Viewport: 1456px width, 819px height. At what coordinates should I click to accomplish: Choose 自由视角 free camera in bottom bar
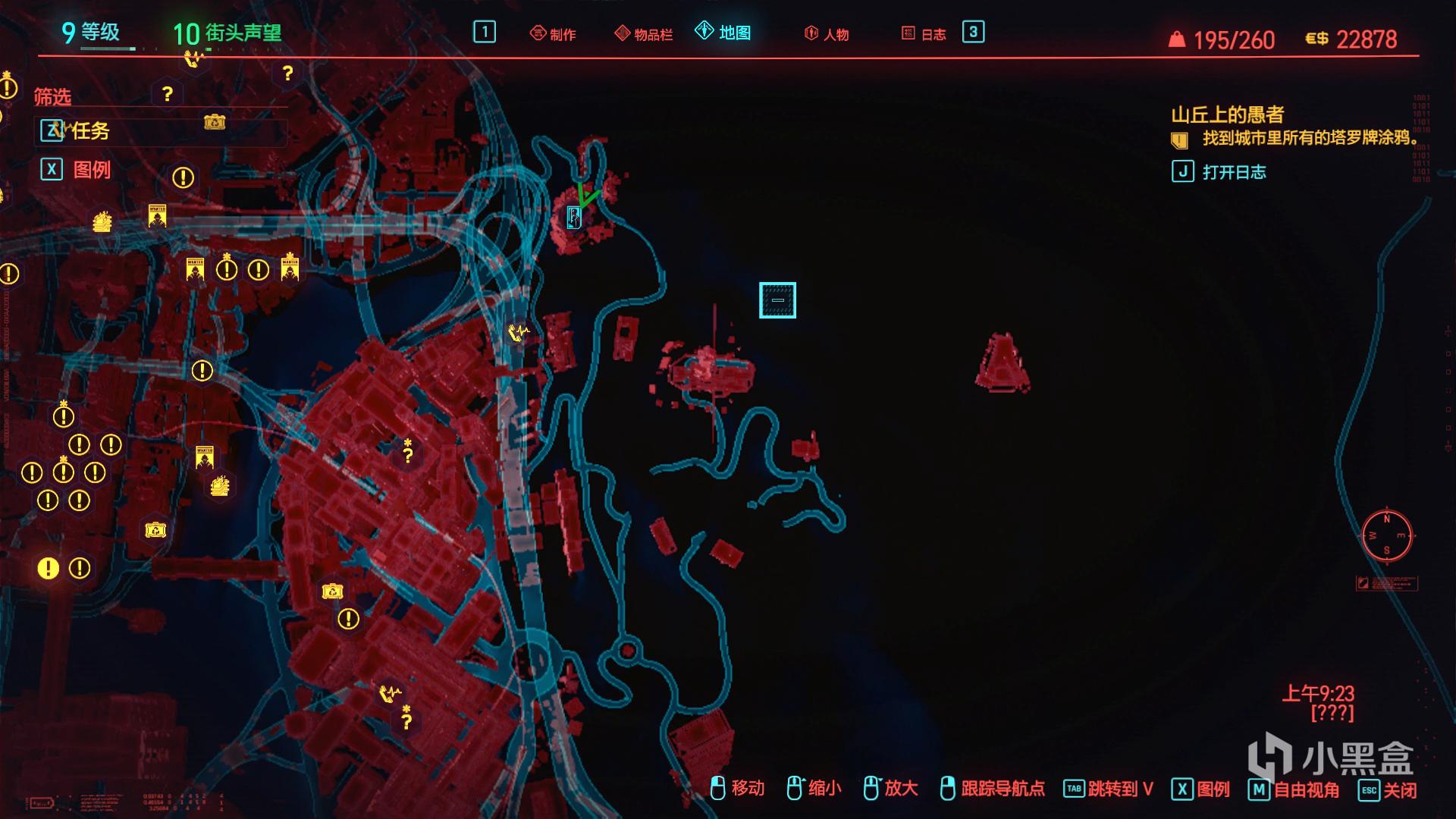(1294, 789)
